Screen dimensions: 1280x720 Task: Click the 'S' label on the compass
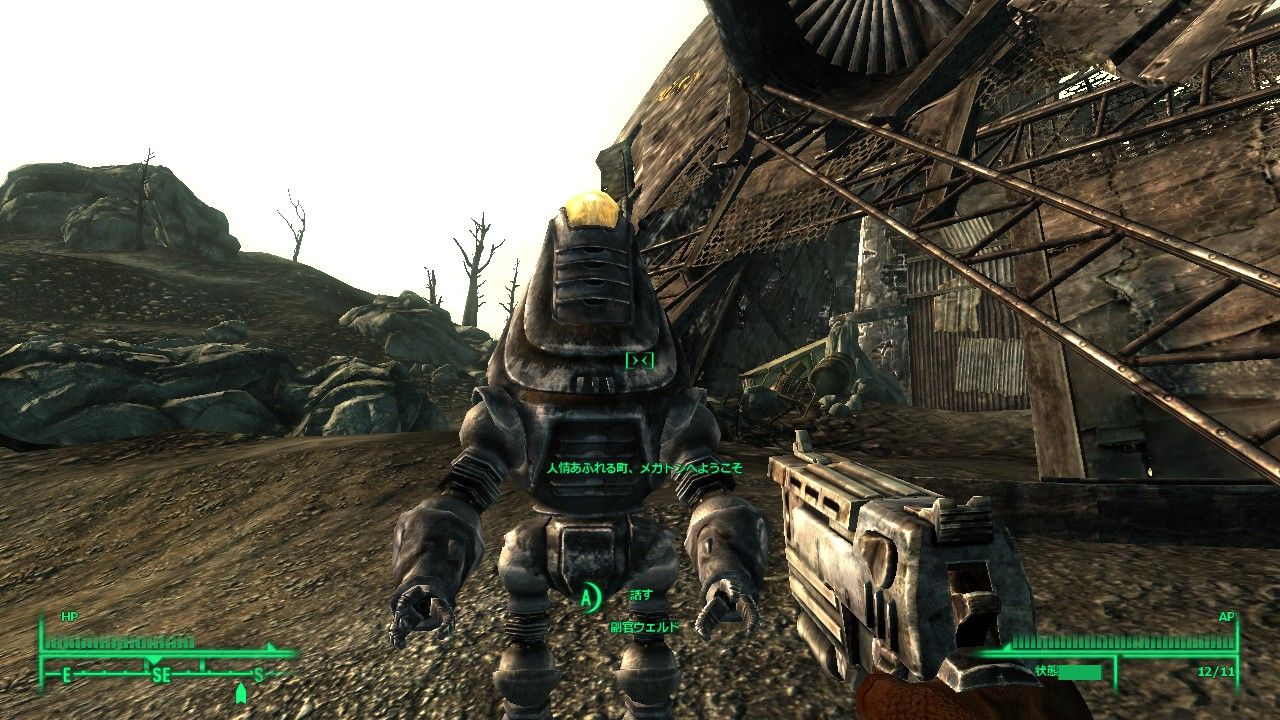tap(259, 674)
